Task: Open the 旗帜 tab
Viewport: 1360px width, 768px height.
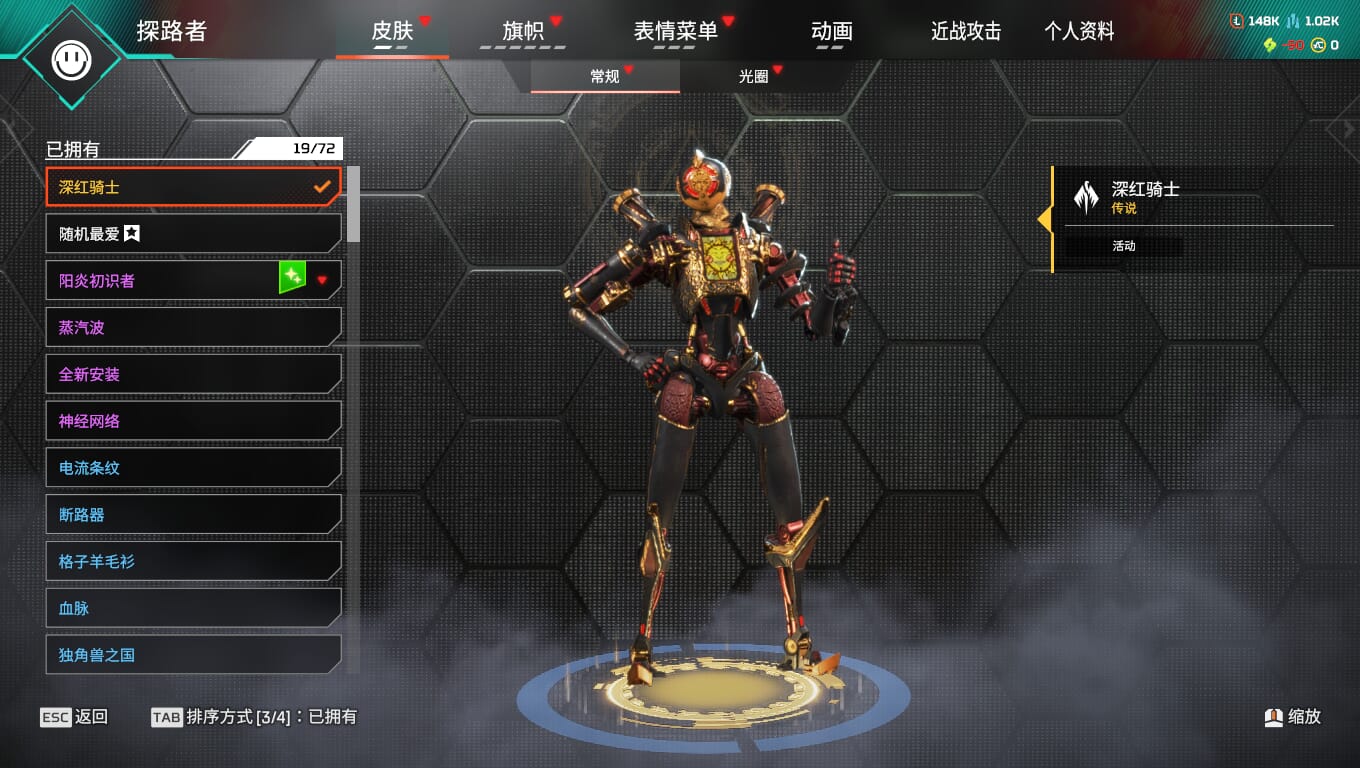Action: pyautogui.click(x=523, y=31)
